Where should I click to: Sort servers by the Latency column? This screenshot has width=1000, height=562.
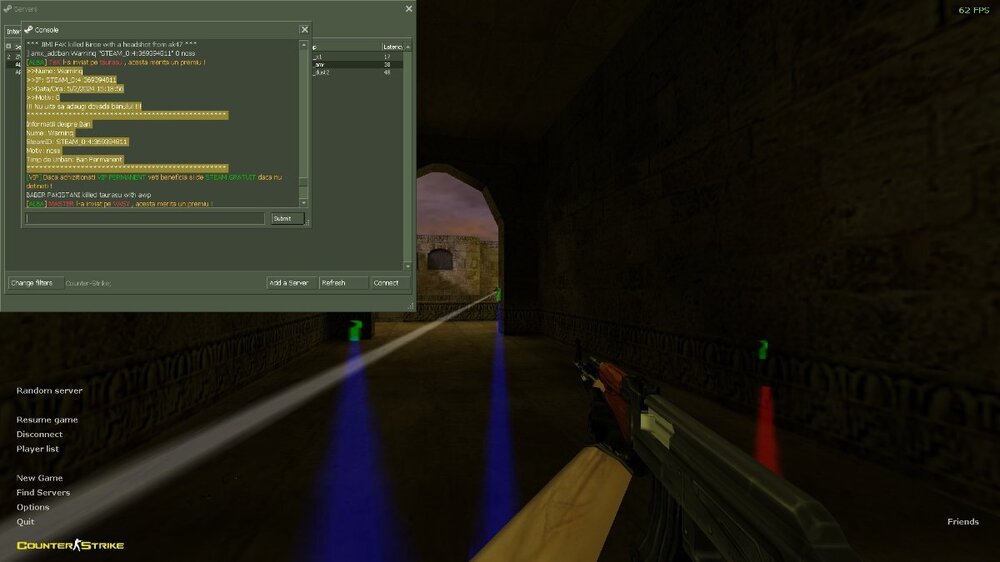(393, 47)
